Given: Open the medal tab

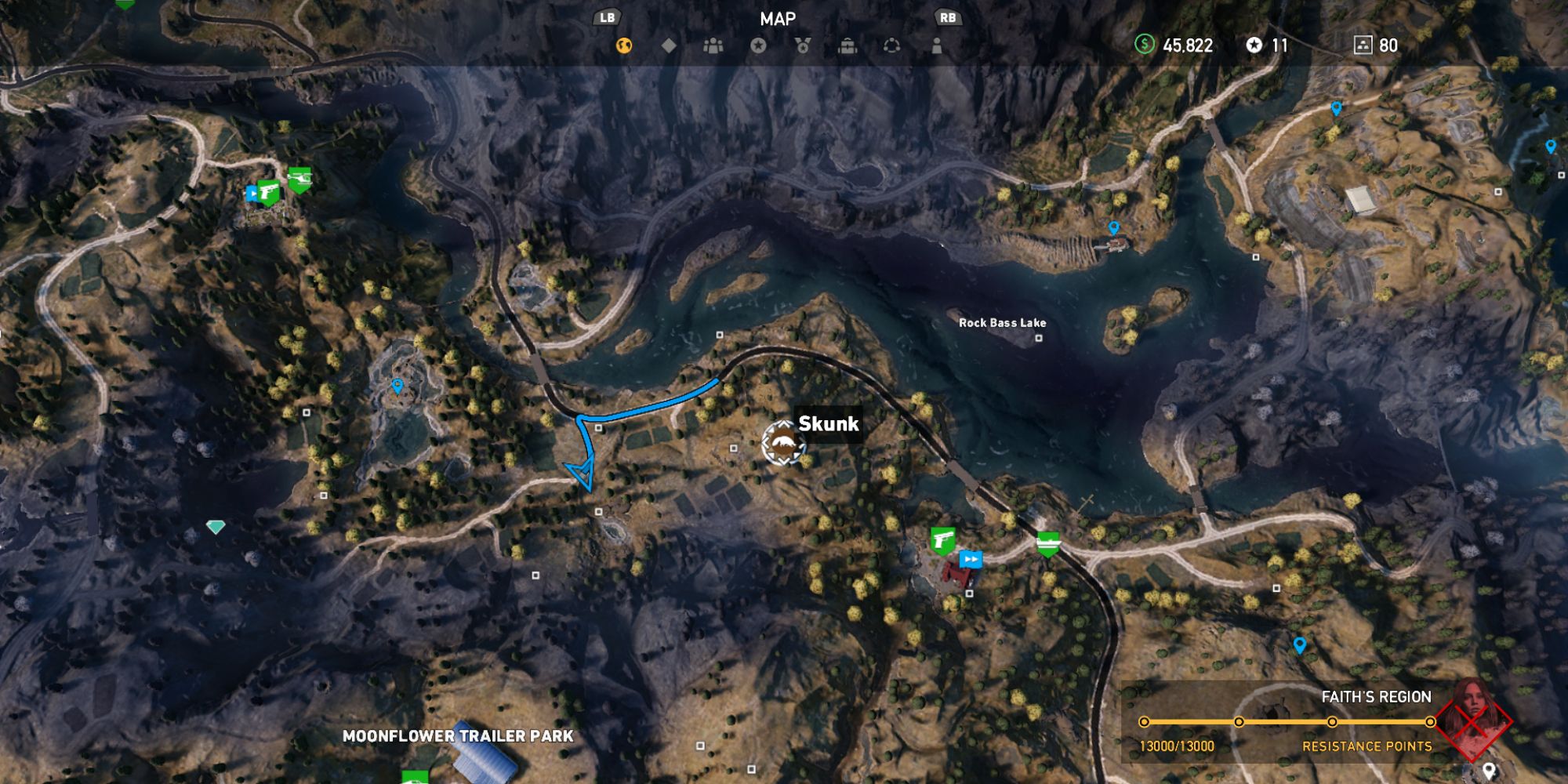Looking at the screenshot, I should 803,45.
